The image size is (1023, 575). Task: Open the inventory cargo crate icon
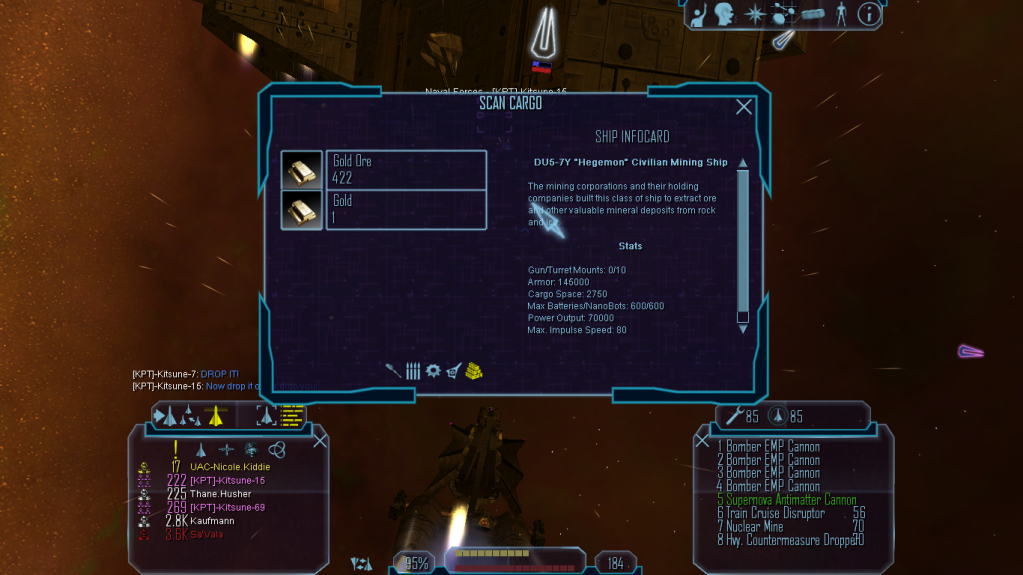[812, 14]
